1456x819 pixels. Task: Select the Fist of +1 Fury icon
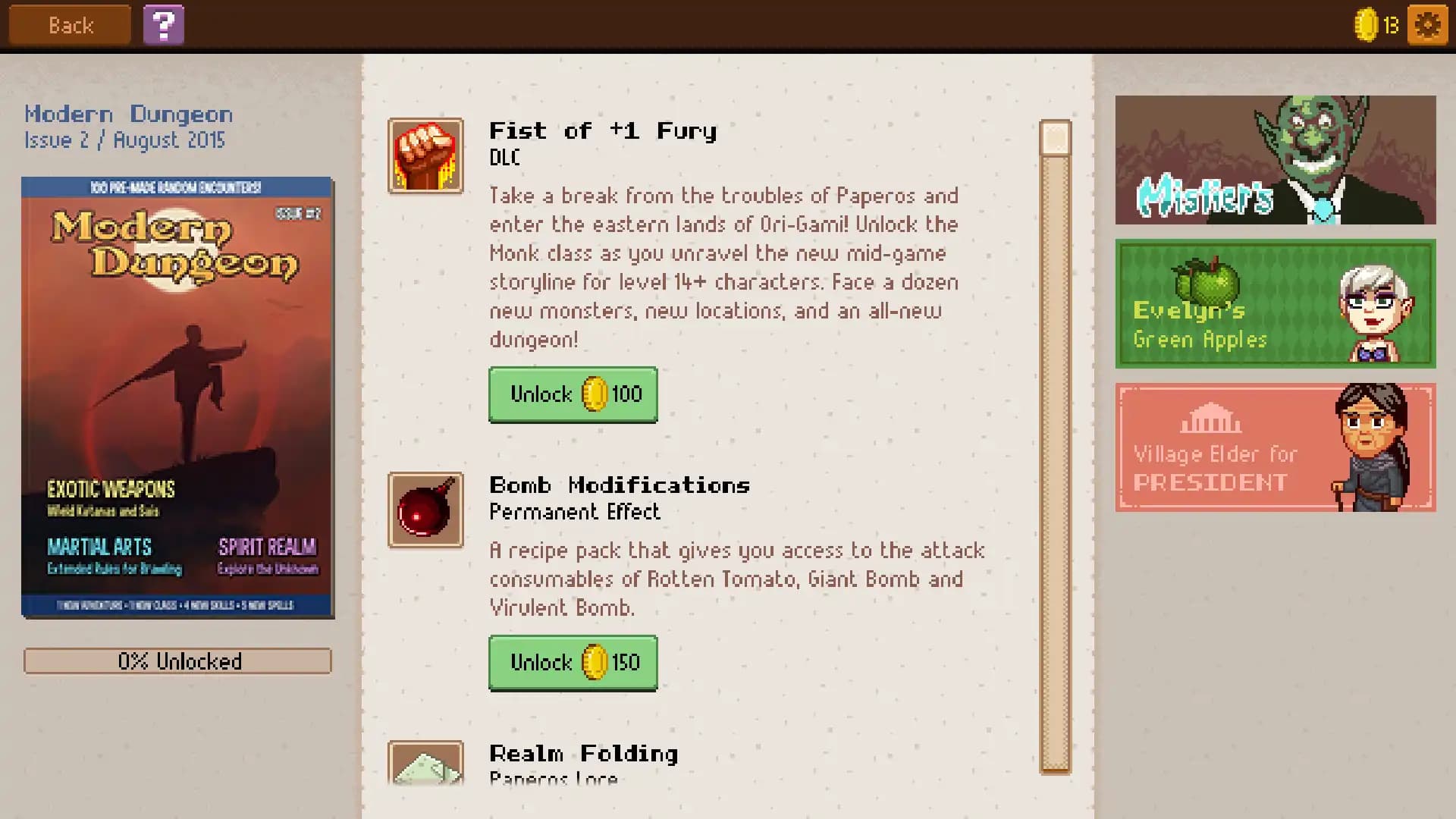(x=425, y=156)
